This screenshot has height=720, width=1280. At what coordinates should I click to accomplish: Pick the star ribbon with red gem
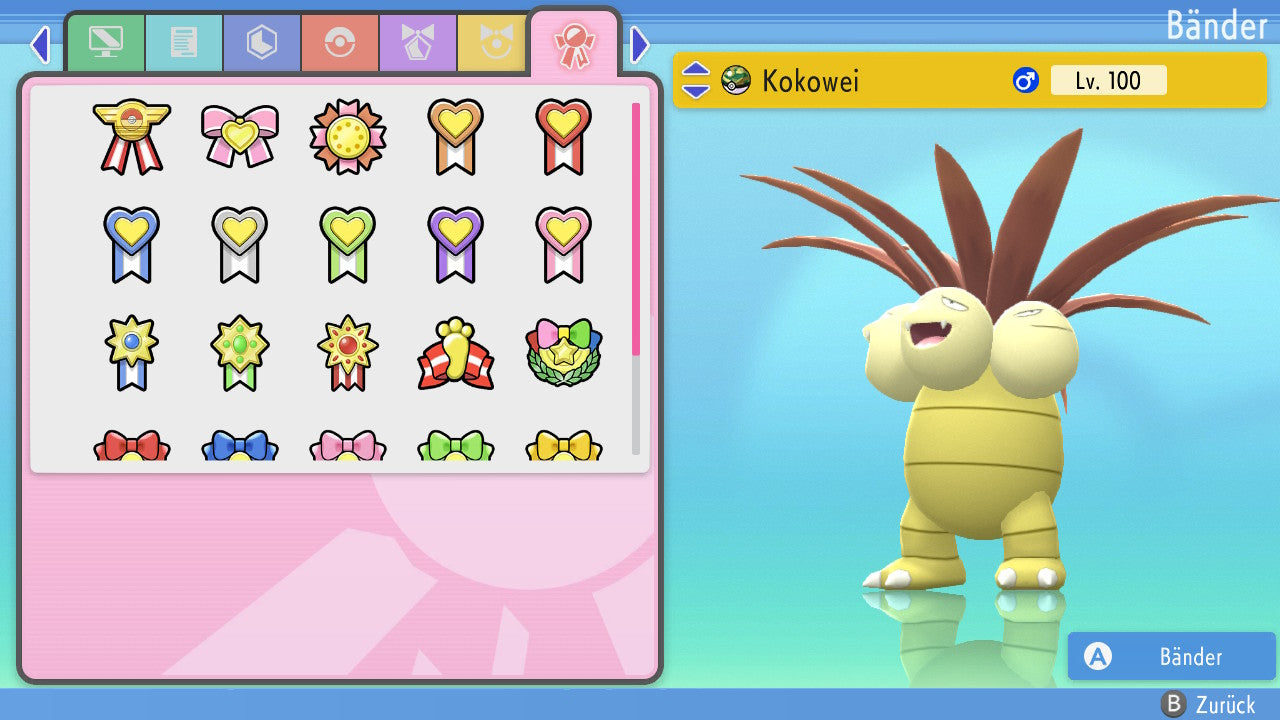coord(347,353)
